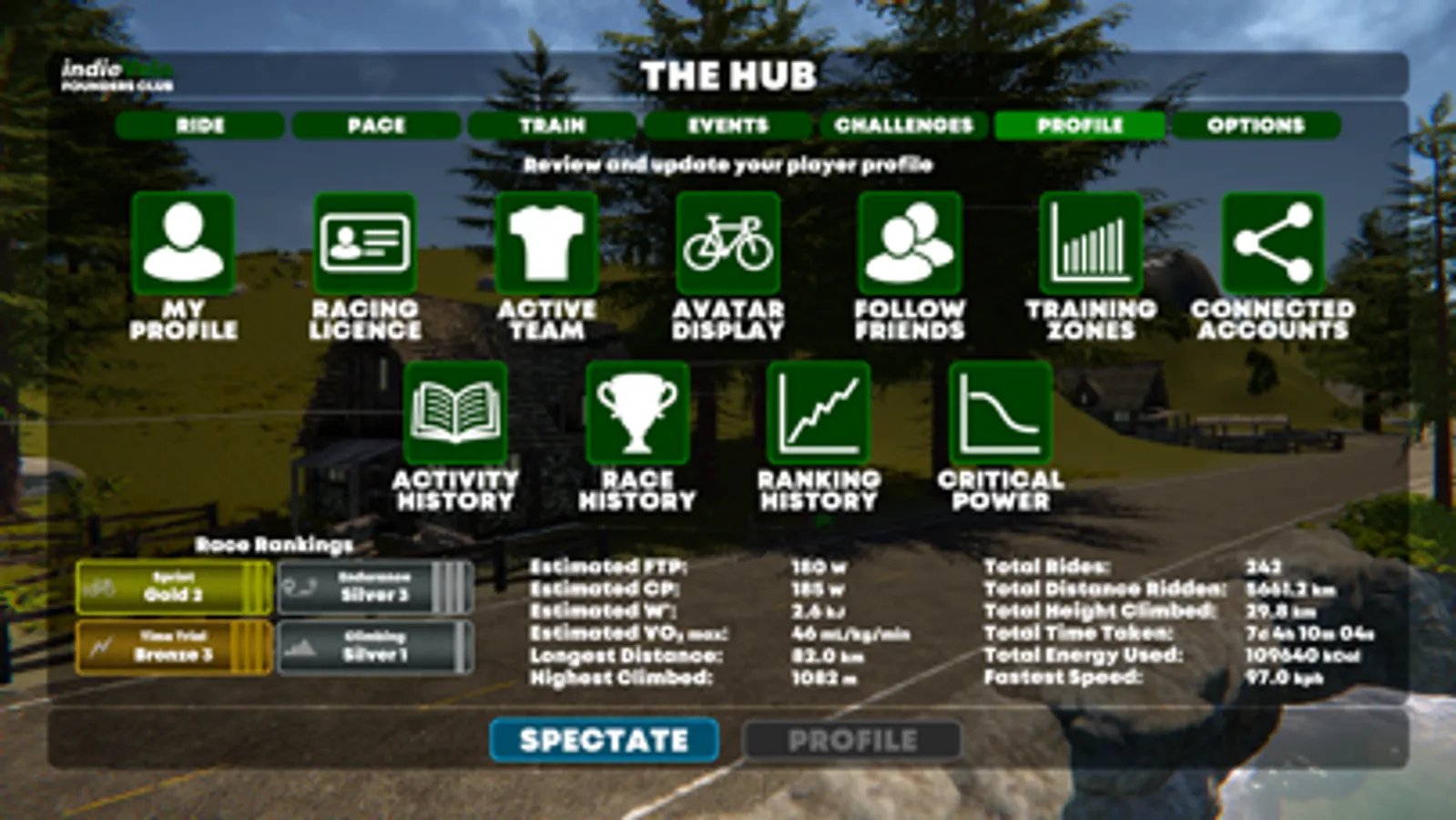Open the CHALLENGES tab
The height and width of the screenshot is (820, 1456).
tap(902, 127)
